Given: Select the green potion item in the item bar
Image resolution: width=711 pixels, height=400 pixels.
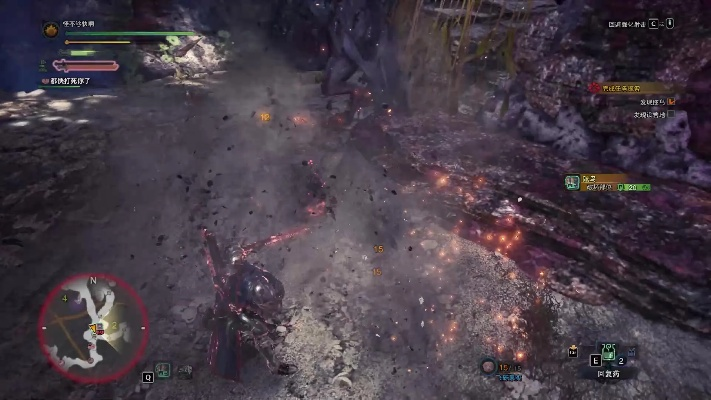Looking at the screenshot, I should pyautogui.click(x=606, y=351).
